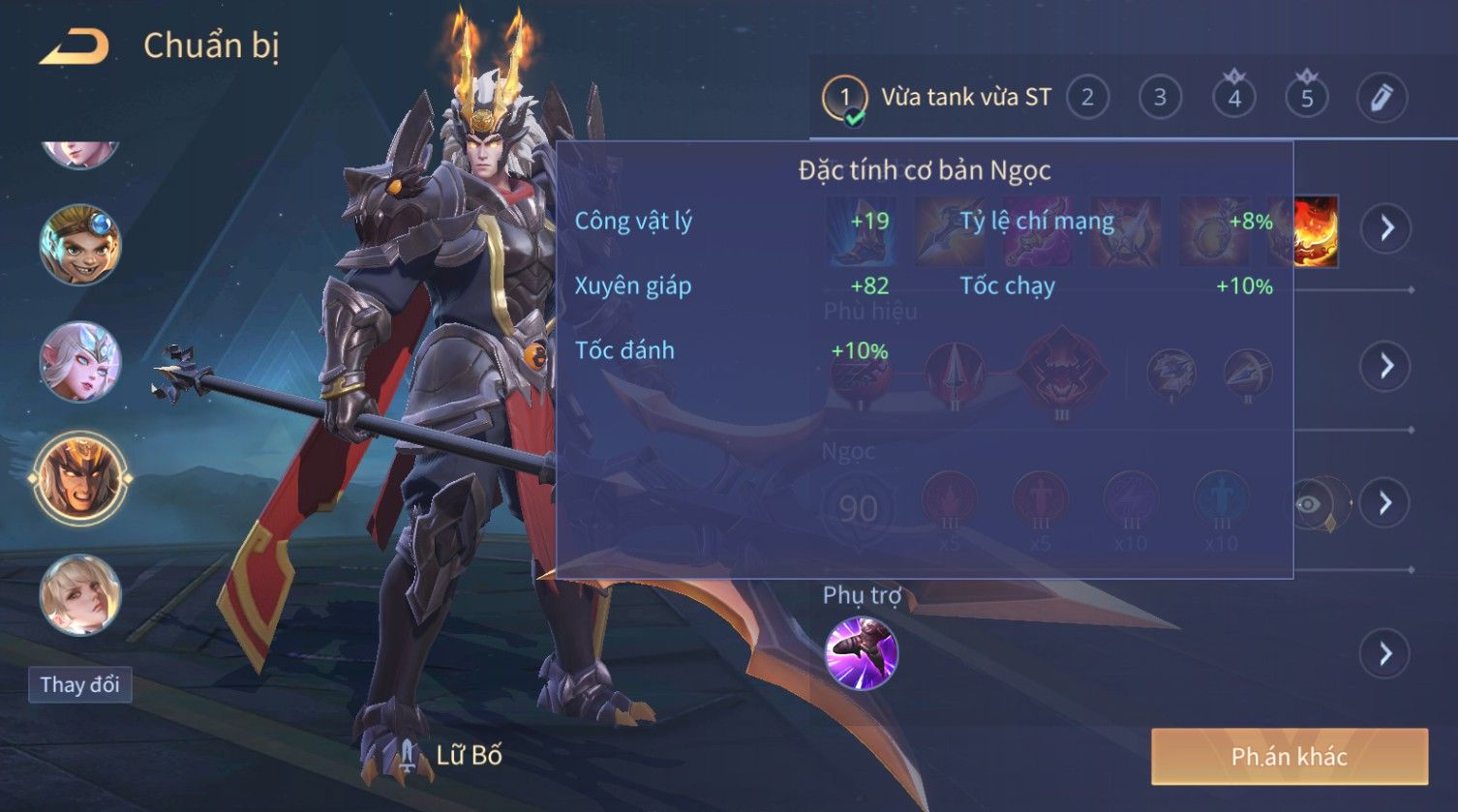The width and height of the screenshot is (1458, 812).
Task: Go back using the return arrow
Action: pyautogui.click(x=74, y=46)
